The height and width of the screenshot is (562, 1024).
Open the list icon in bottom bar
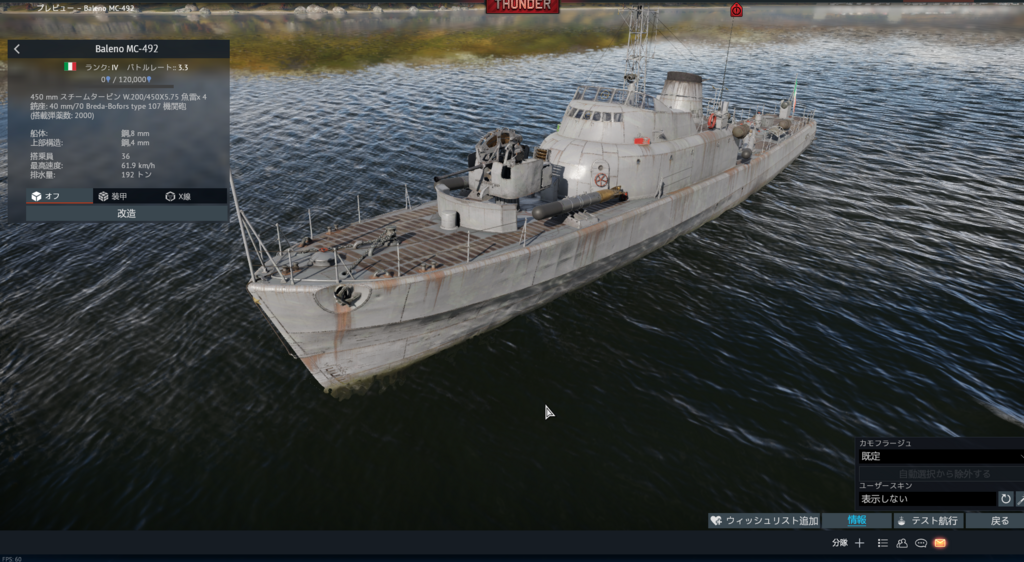[882, 543]
